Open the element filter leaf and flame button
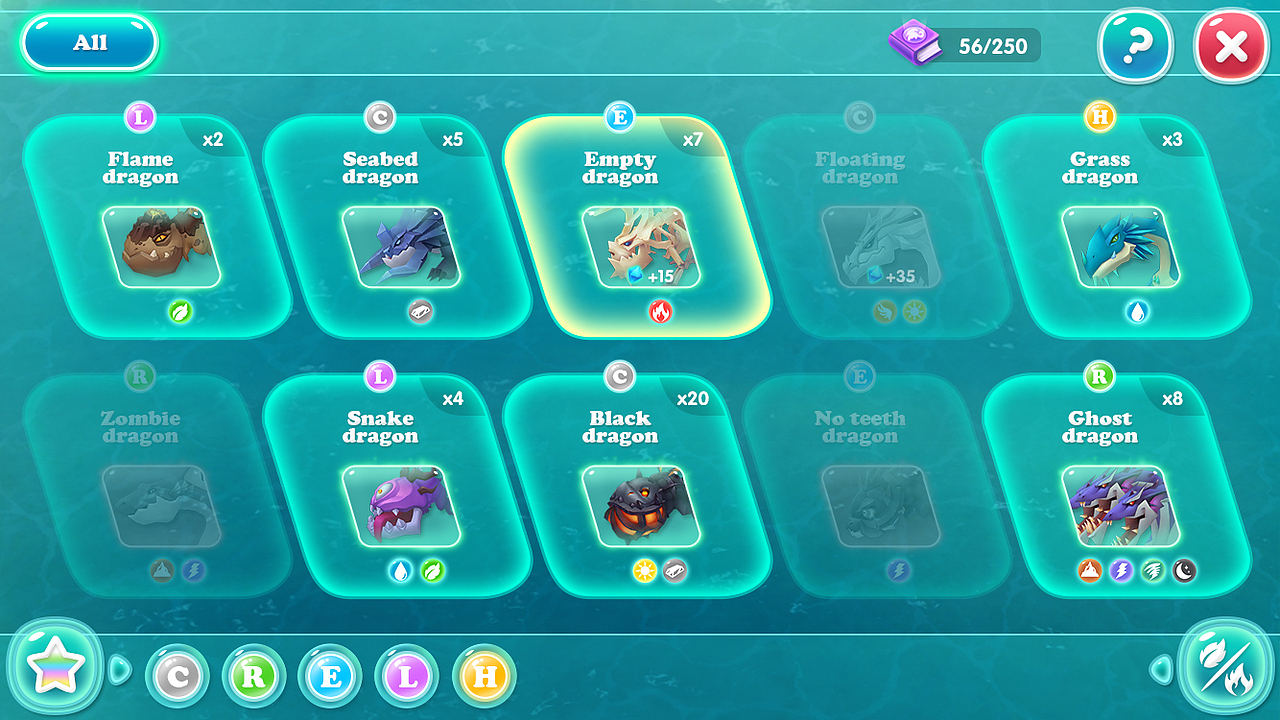 1225,669
